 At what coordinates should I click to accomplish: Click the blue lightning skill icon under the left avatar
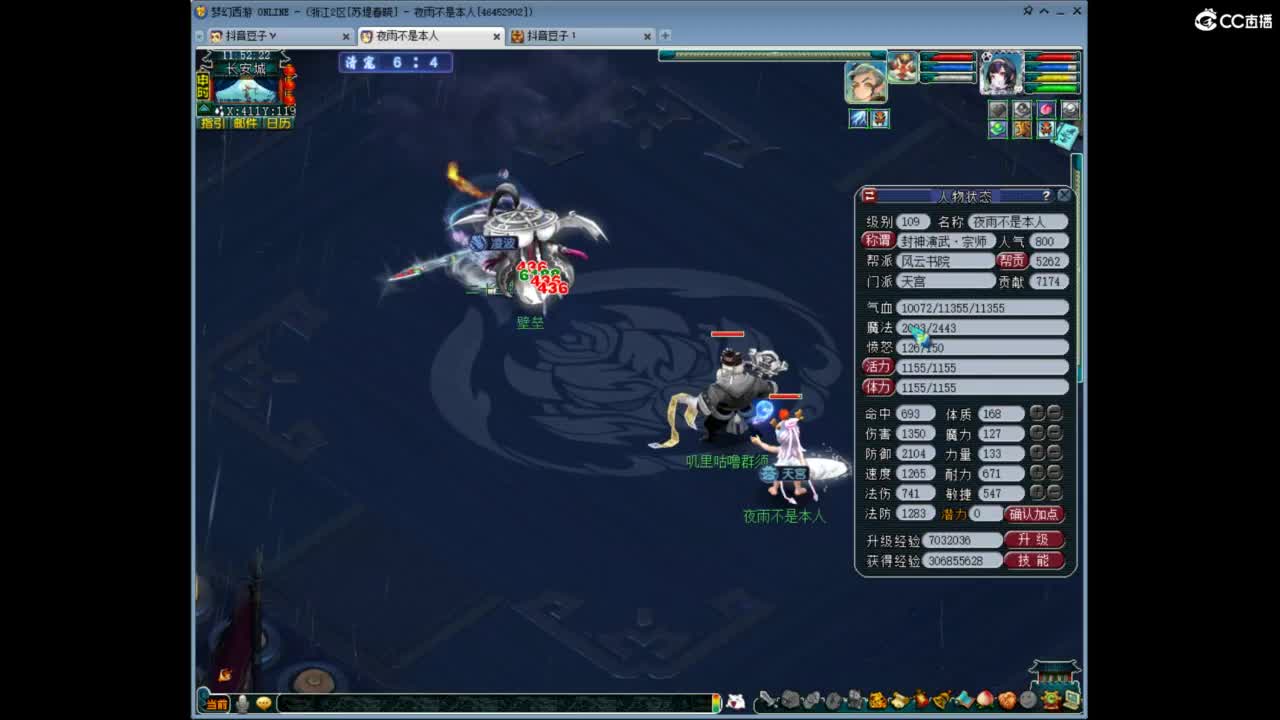coord(857,119)
